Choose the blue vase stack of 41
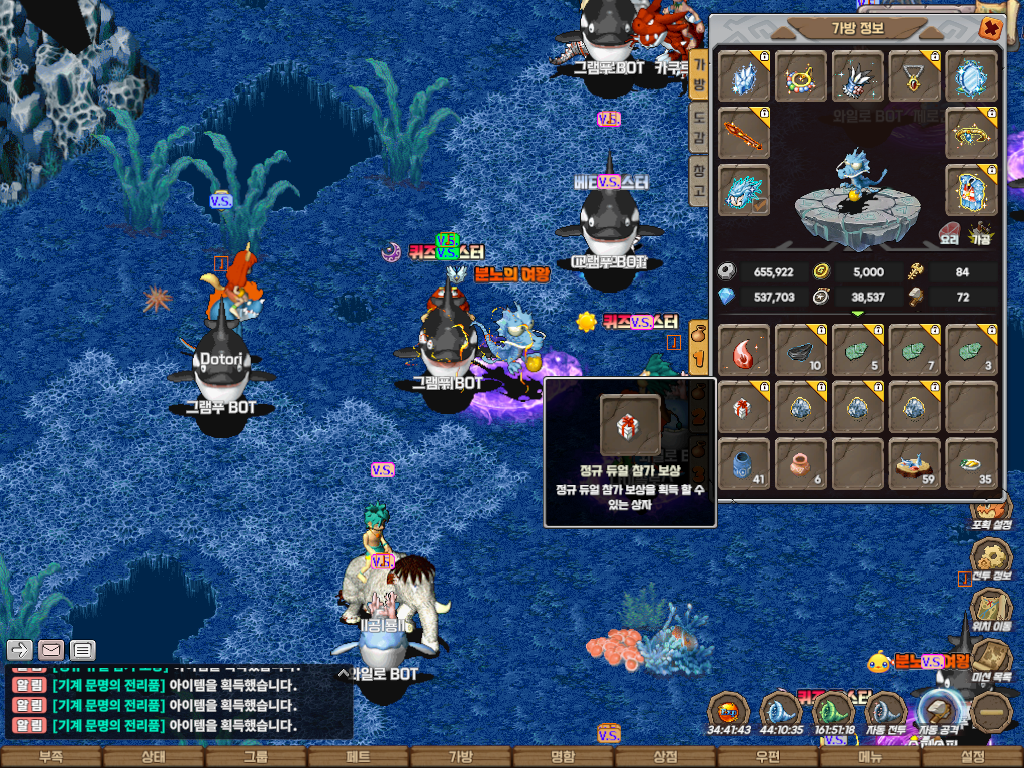The image size is (1024, 768). click(743, 464)
